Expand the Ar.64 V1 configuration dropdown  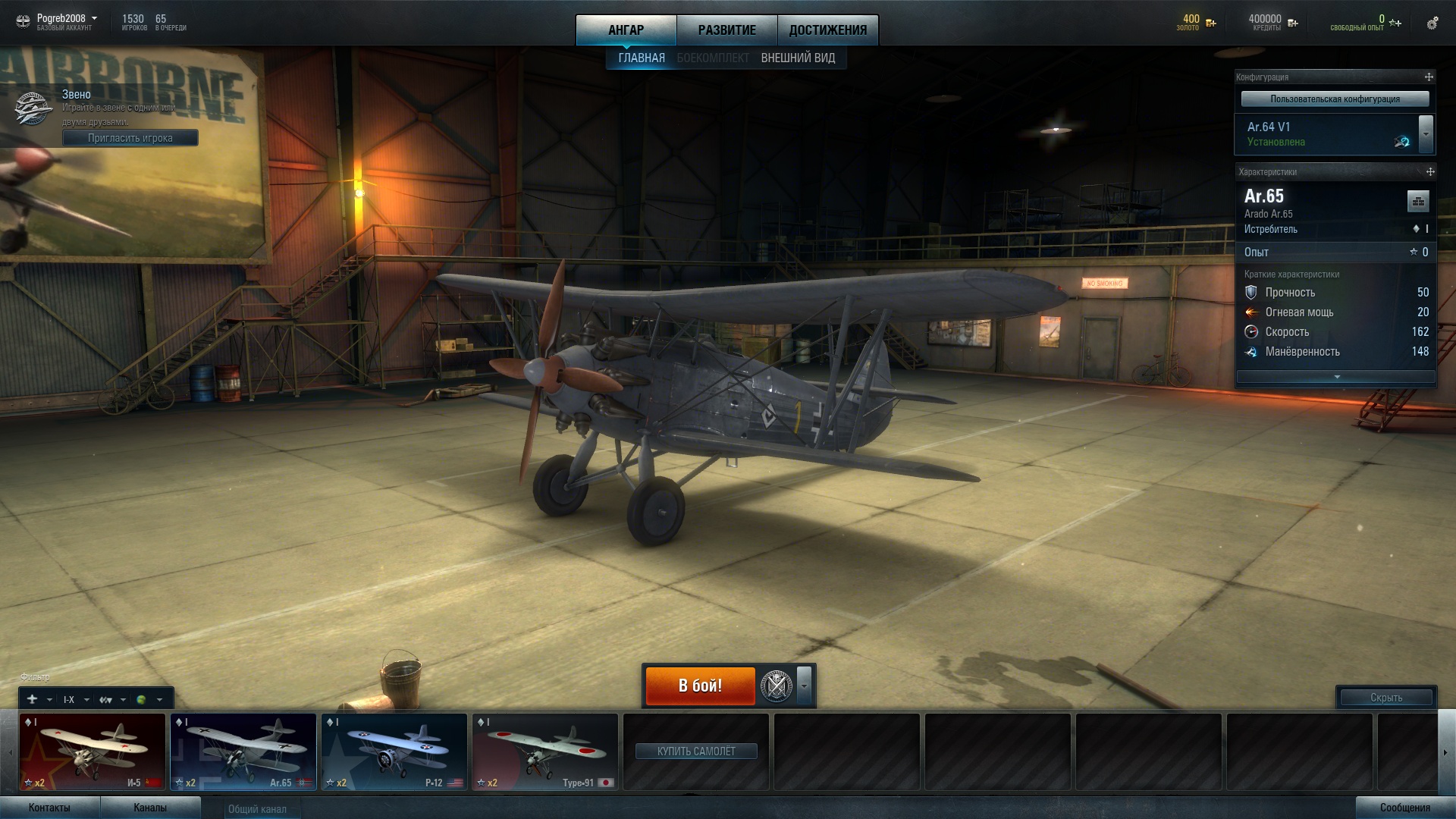pos(1426,134)
